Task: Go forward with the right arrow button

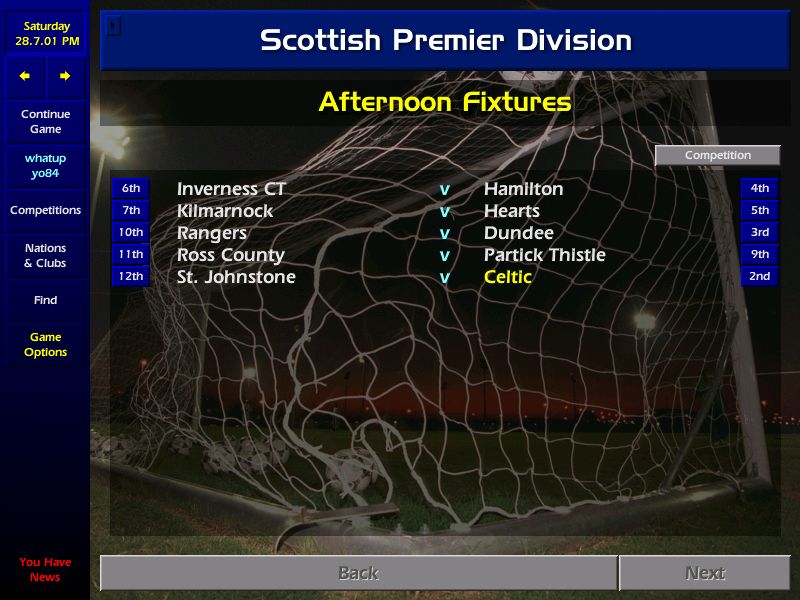Action: tap(65, 76)
